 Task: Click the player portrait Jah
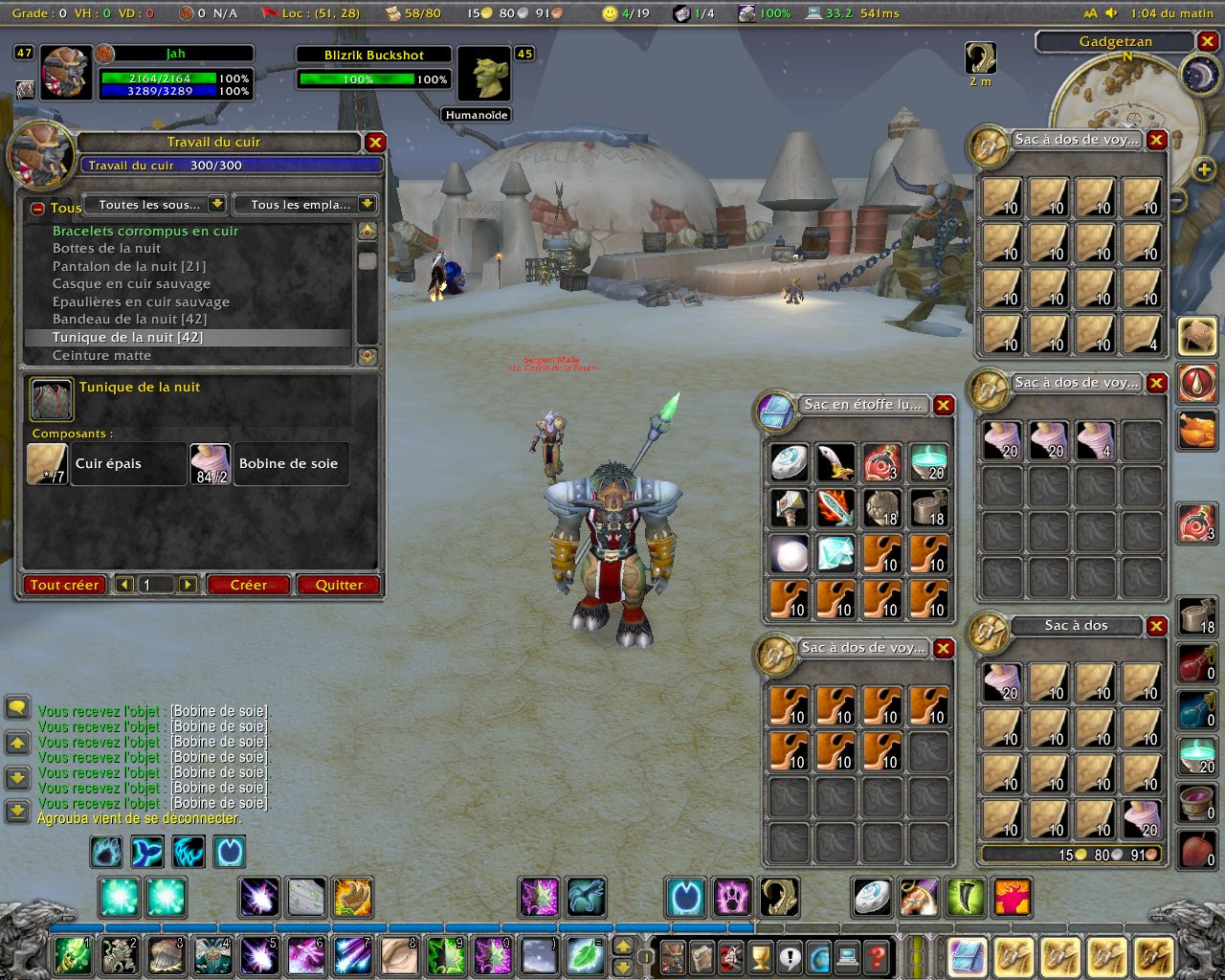click(x=66, y=73)
